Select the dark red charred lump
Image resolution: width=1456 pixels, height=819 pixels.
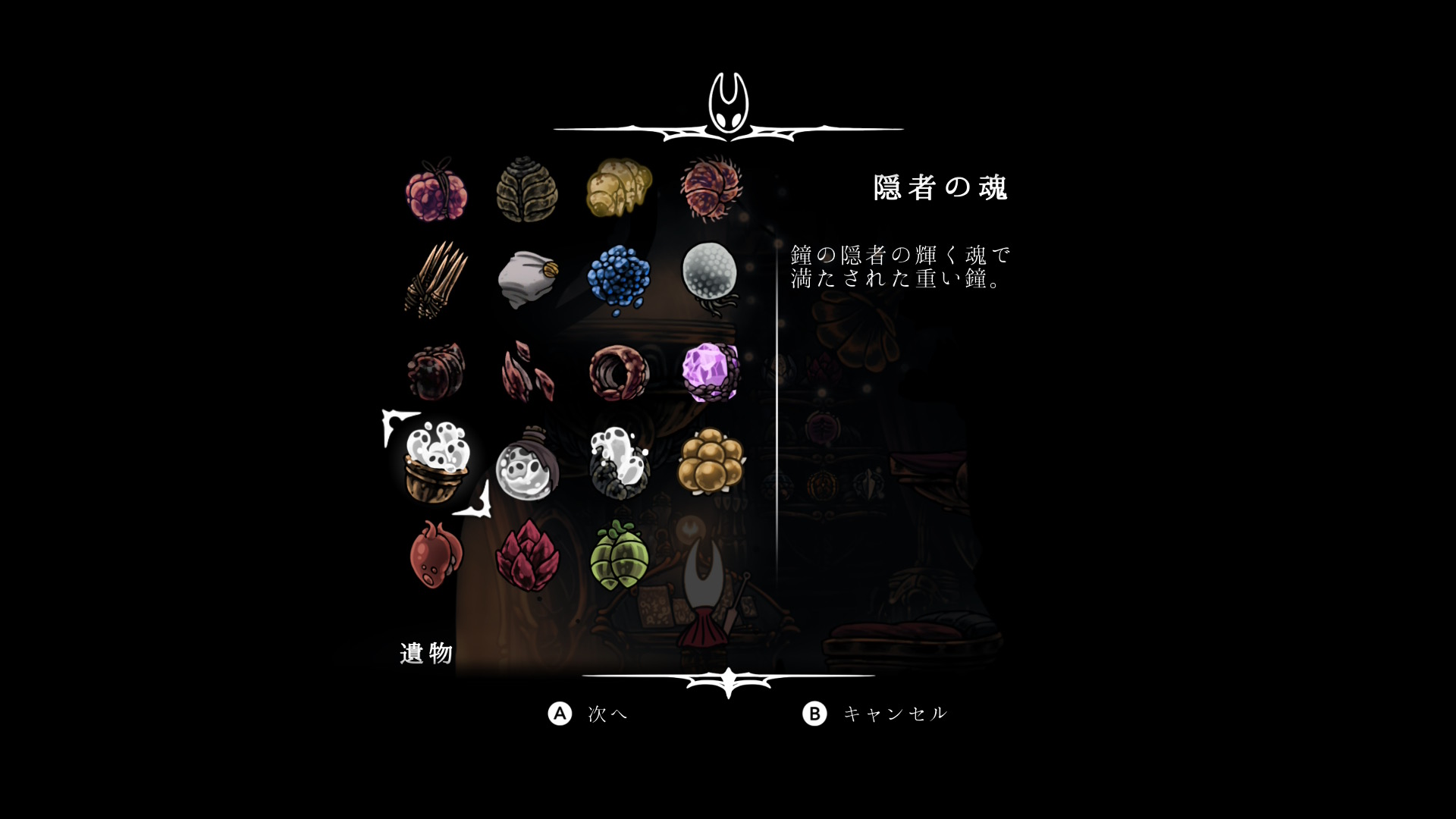click(435, 372)
